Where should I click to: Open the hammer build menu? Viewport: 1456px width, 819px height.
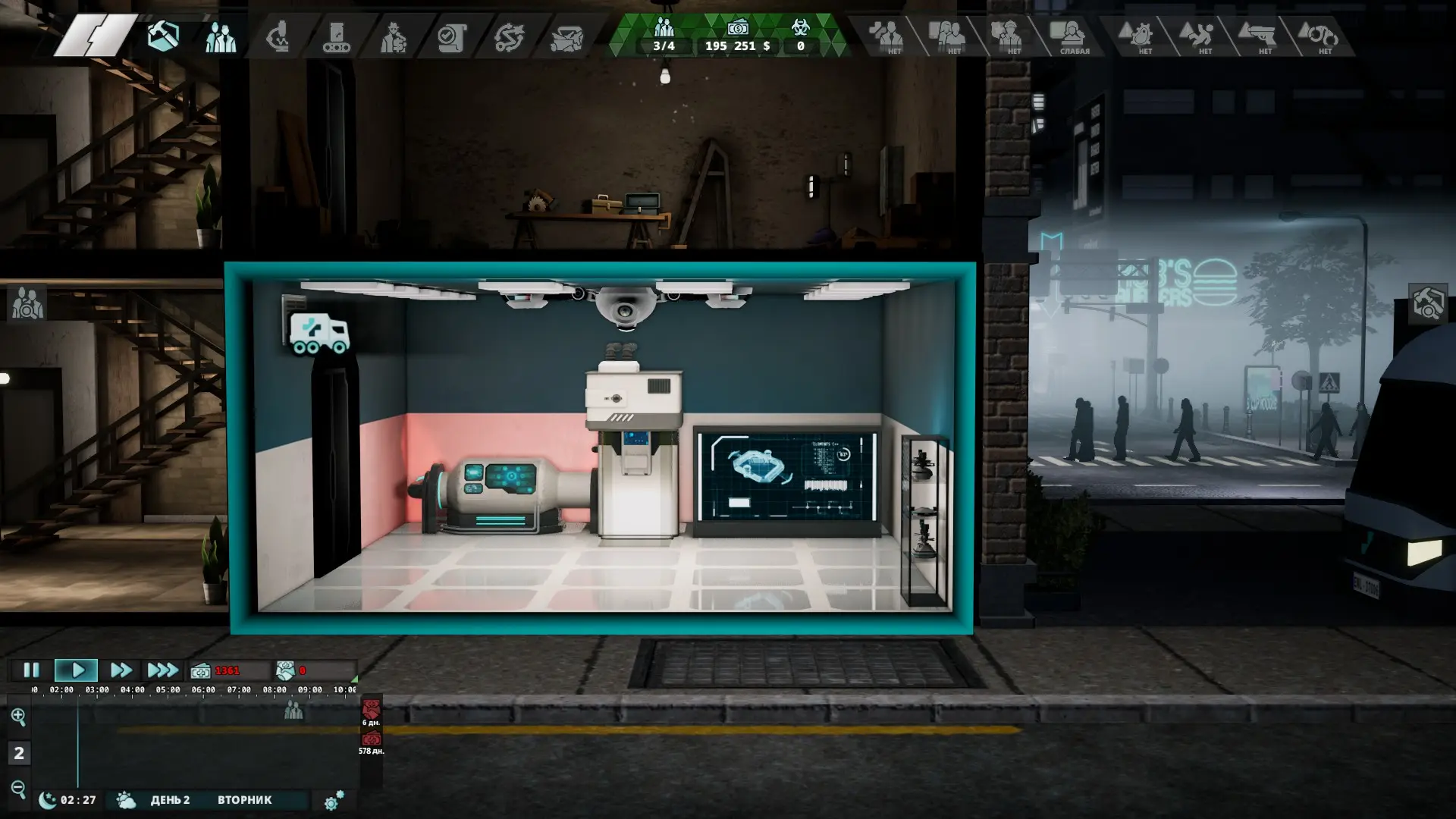coord(163,36)
